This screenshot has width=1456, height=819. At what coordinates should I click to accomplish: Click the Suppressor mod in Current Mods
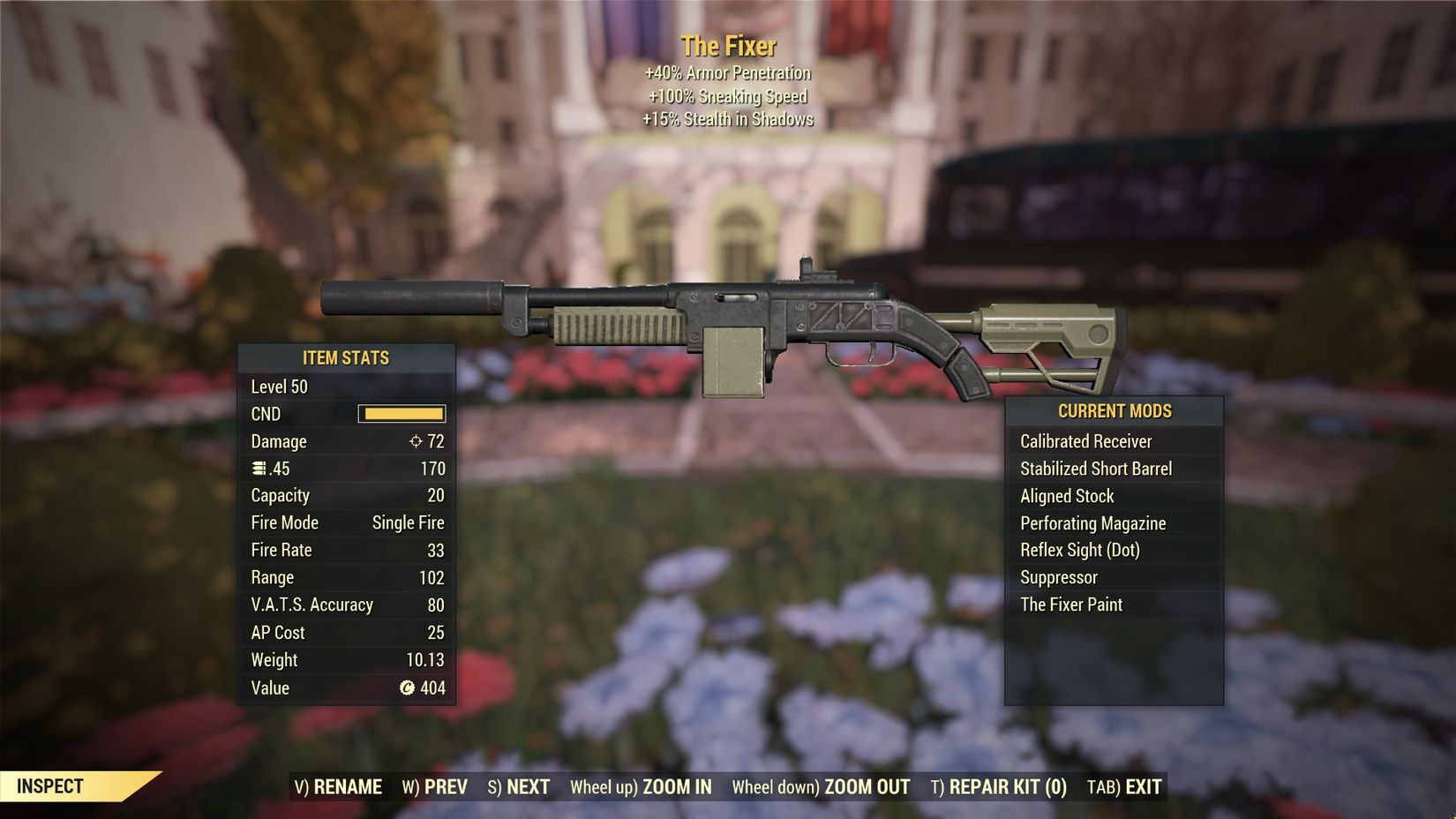tap(1057, 577)
